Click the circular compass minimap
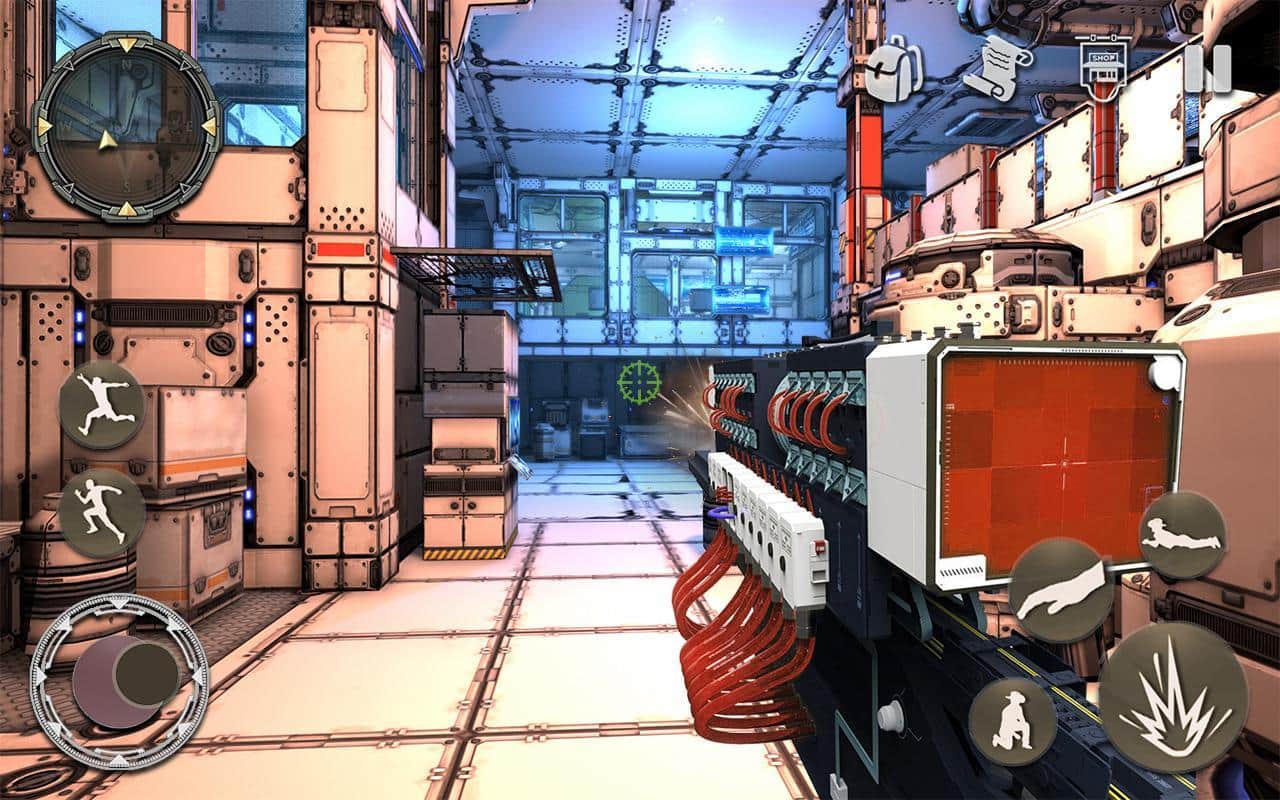1280x800 pixels. click(126, 125)
